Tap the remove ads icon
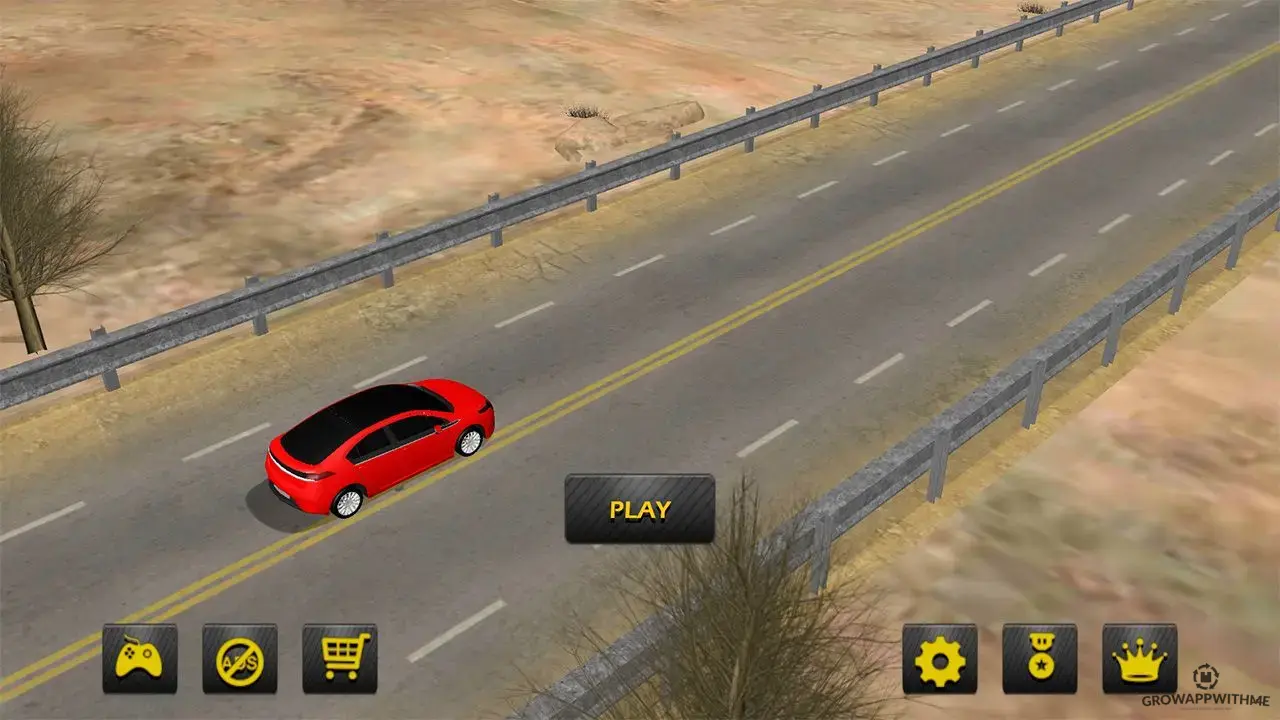Image resolution: width=1280 pixels, height=720 pixels. coord(240,659)
